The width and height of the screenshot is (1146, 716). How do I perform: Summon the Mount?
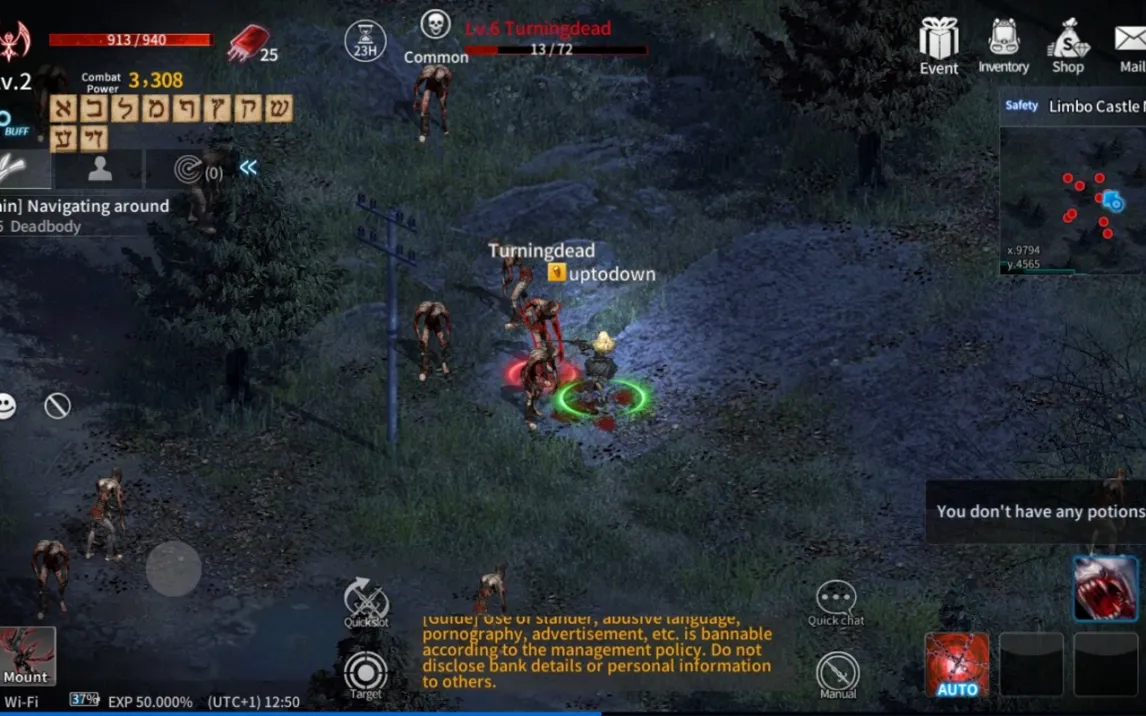click(27, 656)
